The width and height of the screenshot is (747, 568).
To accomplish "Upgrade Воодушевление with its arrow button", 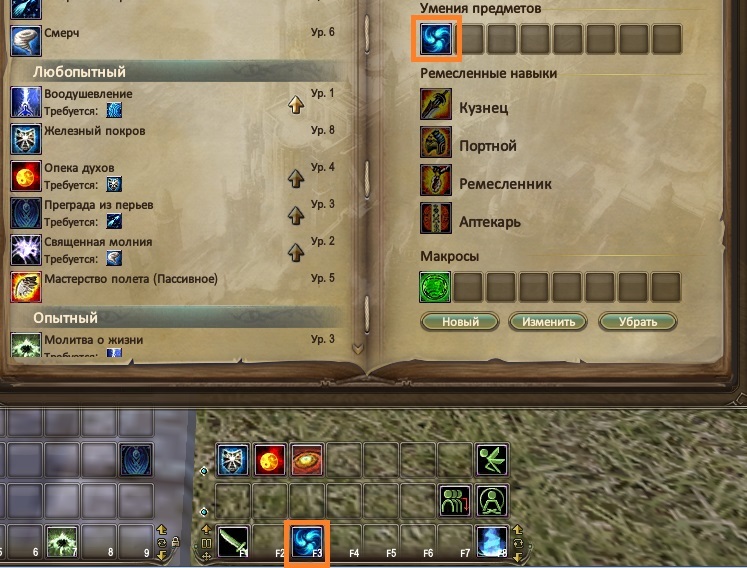I will 296,103.
